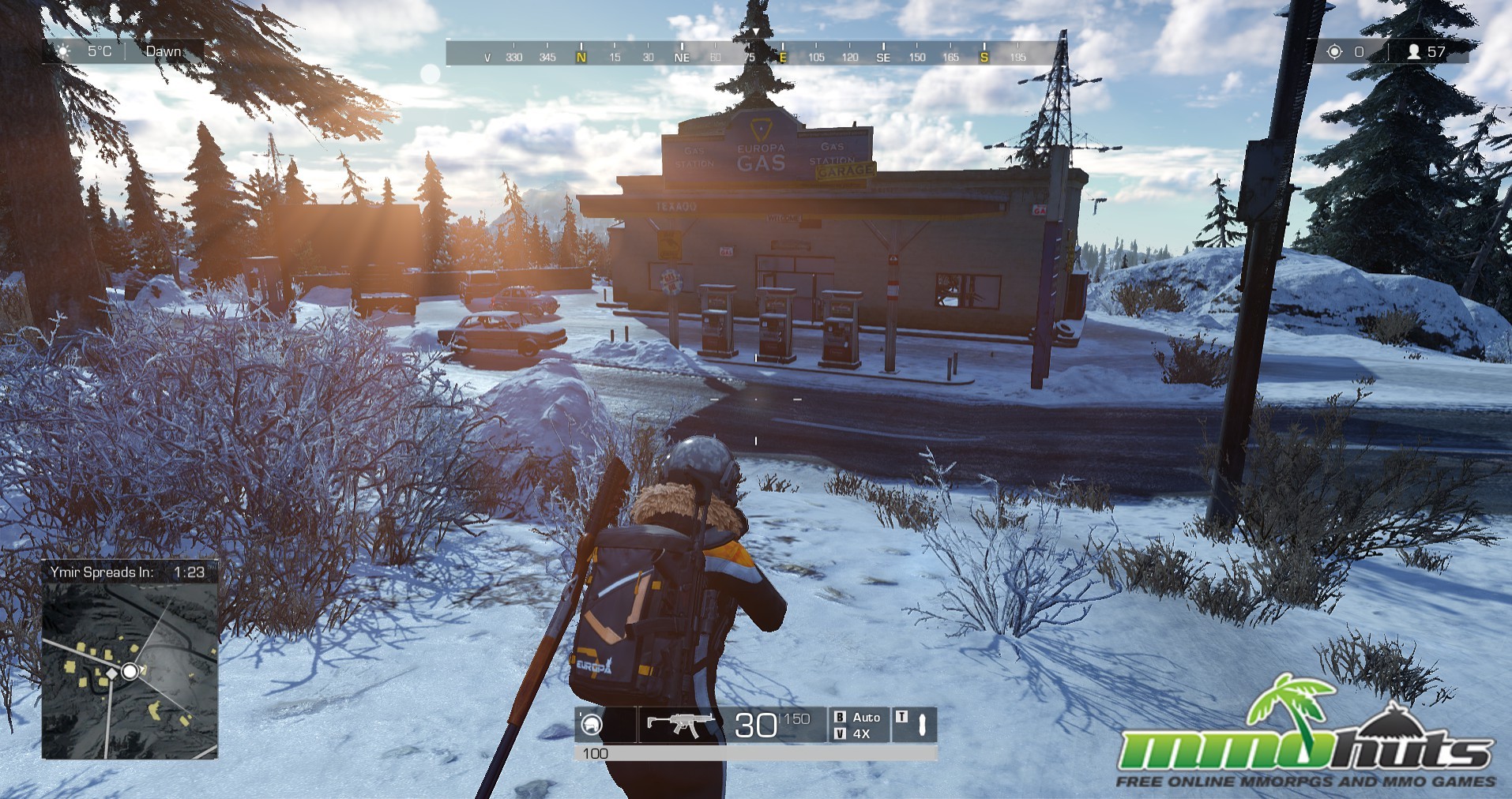Click the sun weather icon
This screenshot has width=1512, height=799.
tap(64, 51)
